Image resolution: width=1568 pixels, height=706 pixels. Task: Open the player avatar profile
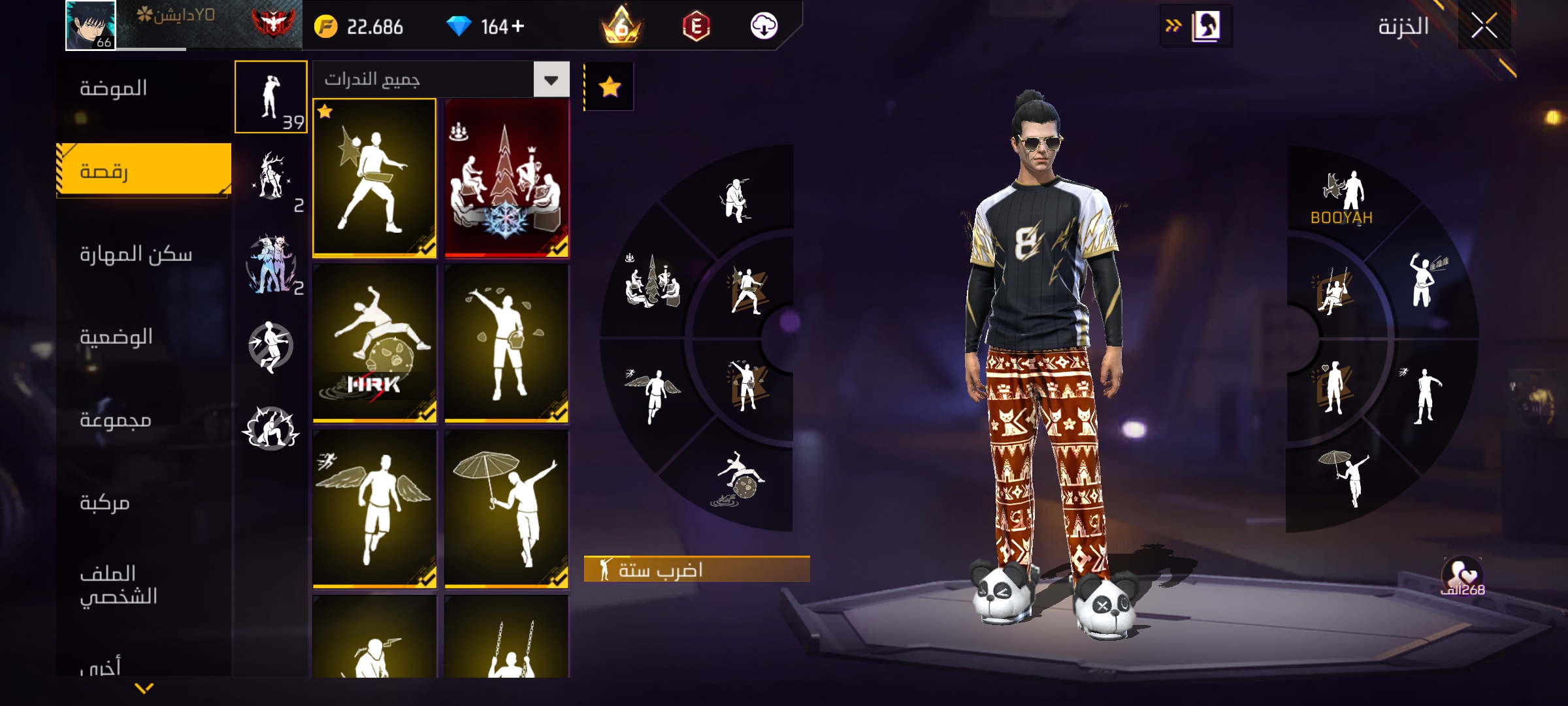pyautogui.click(x=91, y=25)
